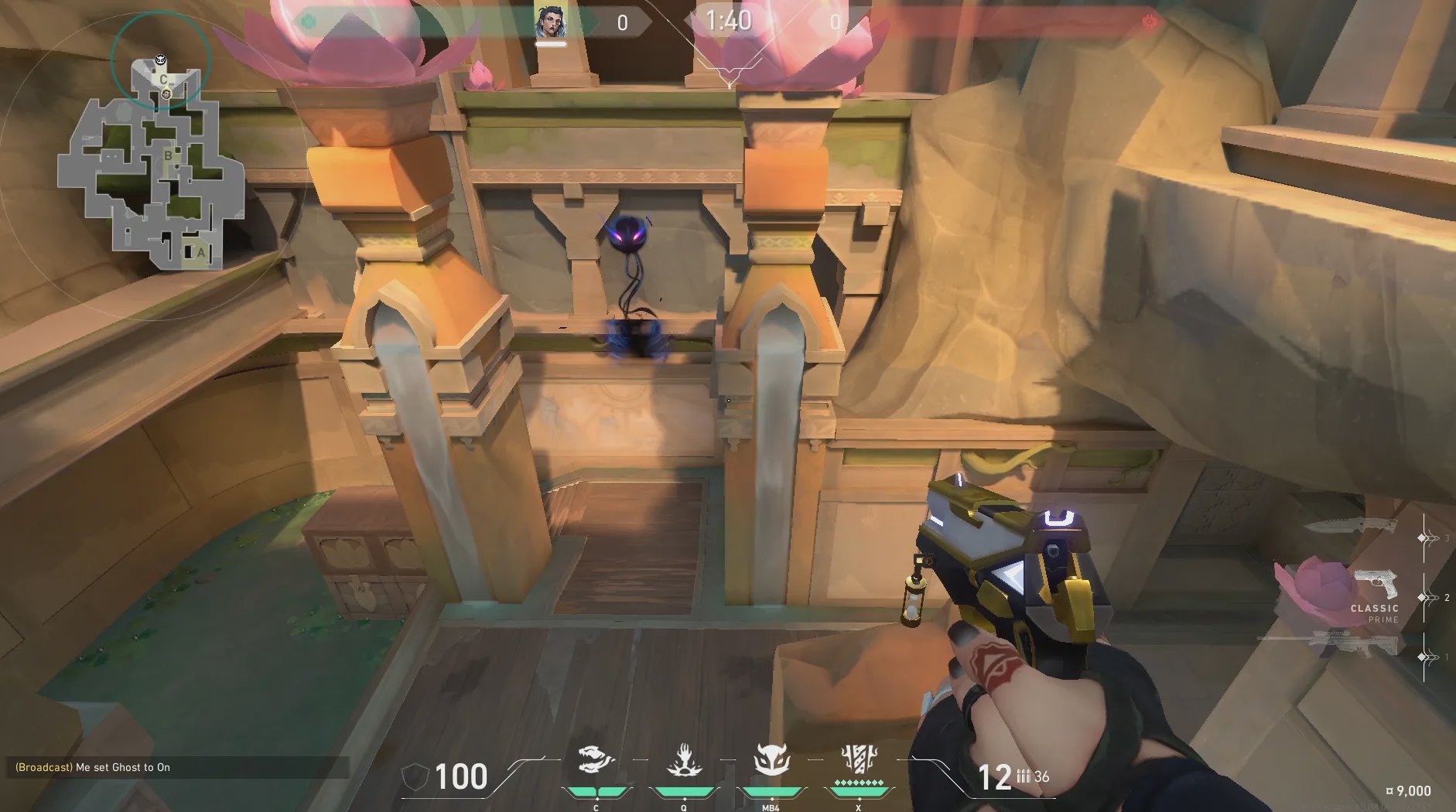Choose the Haunt horned mask ability
Screen dimensions: 1456x812
[771, 761]
